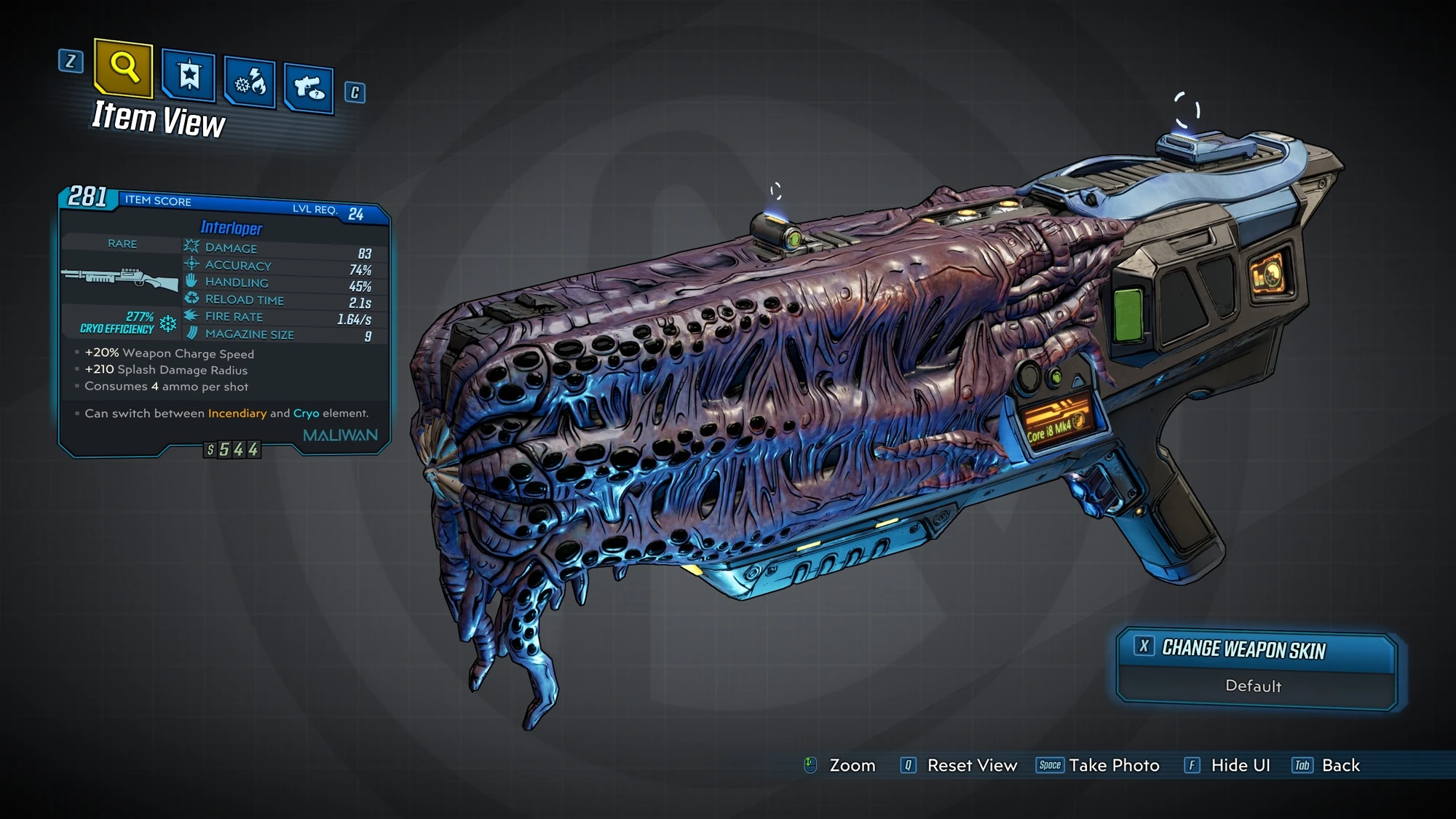Click the recycle icon next to RELOAD TIME

tap(191, 300)
